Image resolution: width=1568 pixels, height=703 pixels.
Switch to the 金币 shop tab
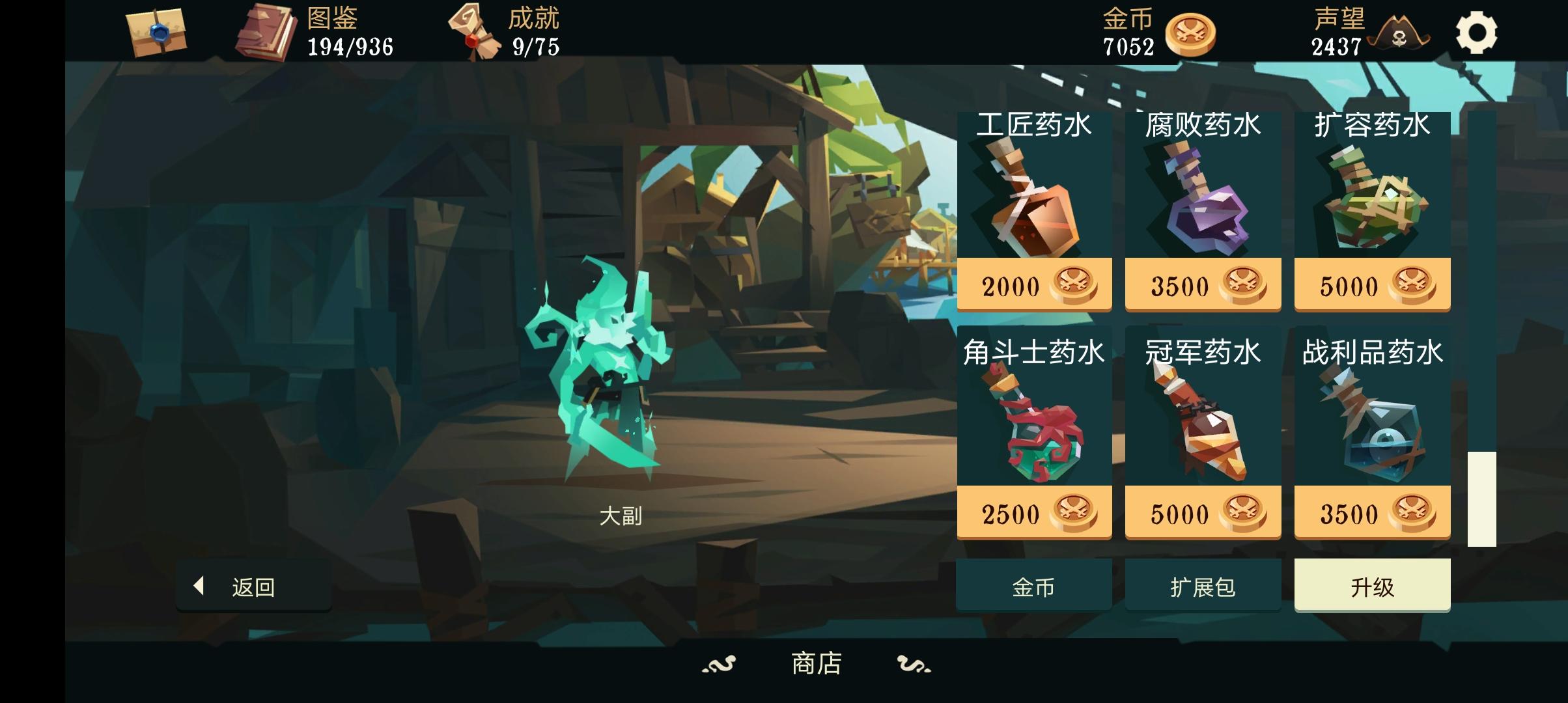[x=1034, y=585]
